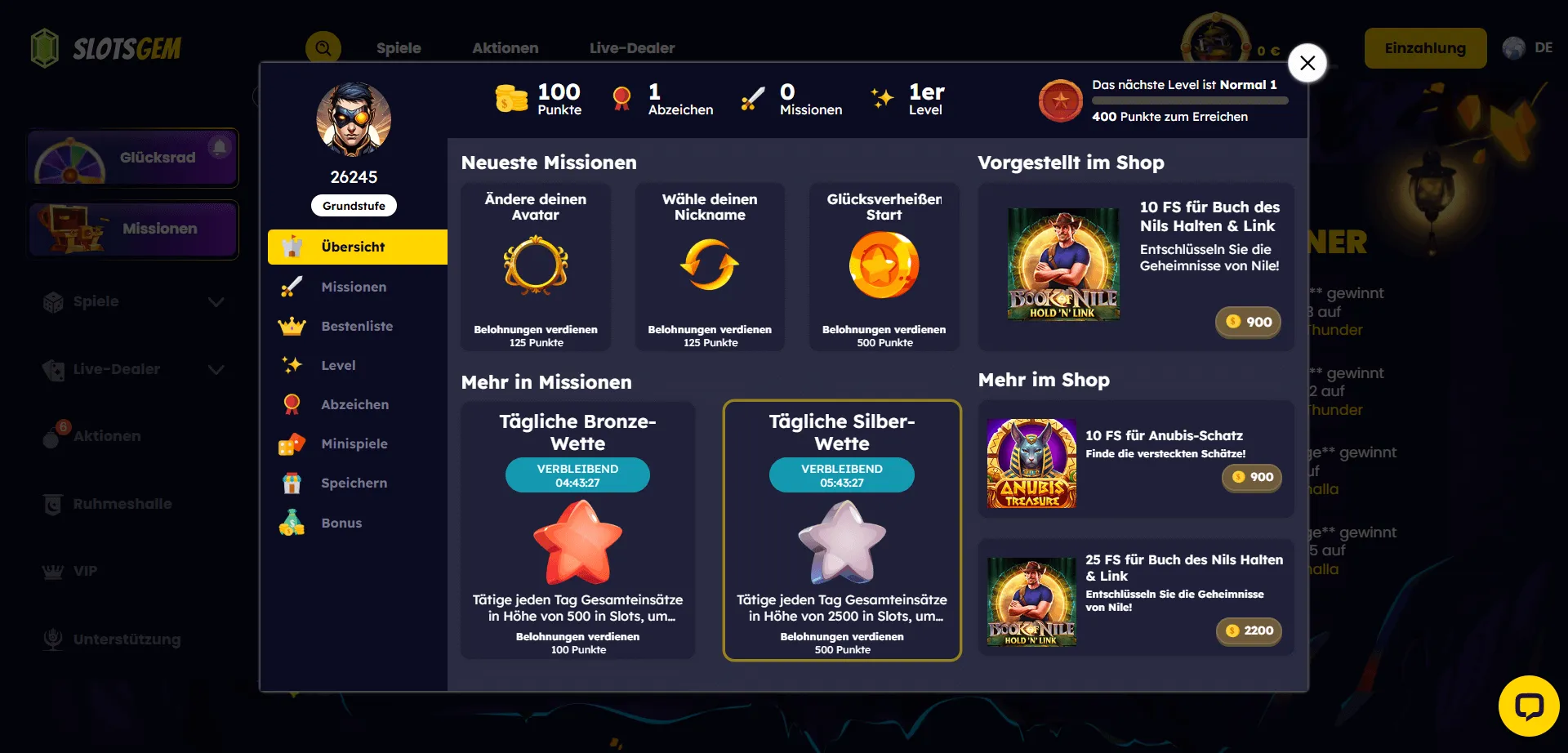Select the VIP crown icon
This screenshot has height=753, width=1568.
pos(54,571)
